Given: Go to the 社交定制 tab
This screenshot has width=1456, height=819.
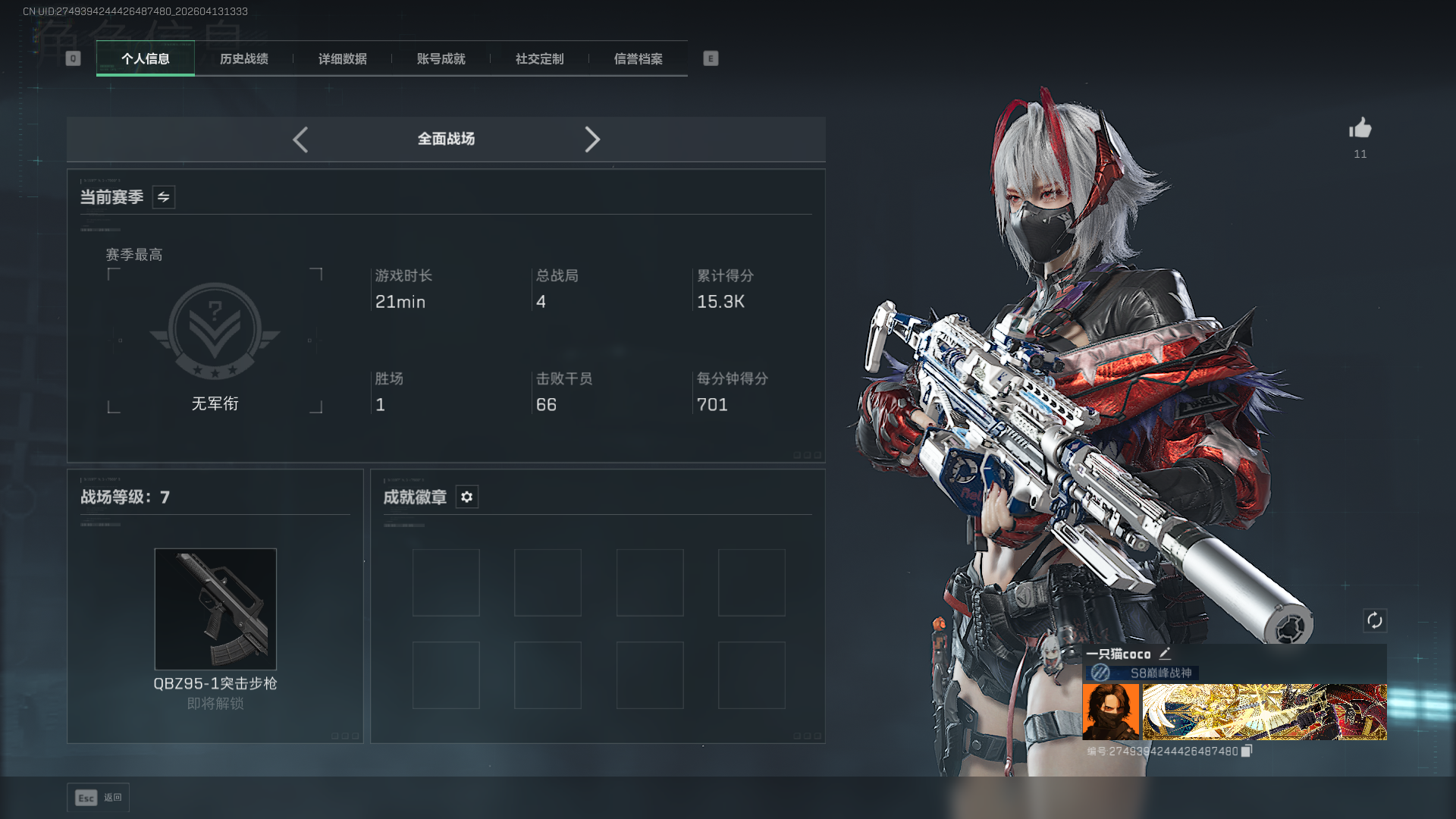Looking at the screenshot, I should point(539,59).
